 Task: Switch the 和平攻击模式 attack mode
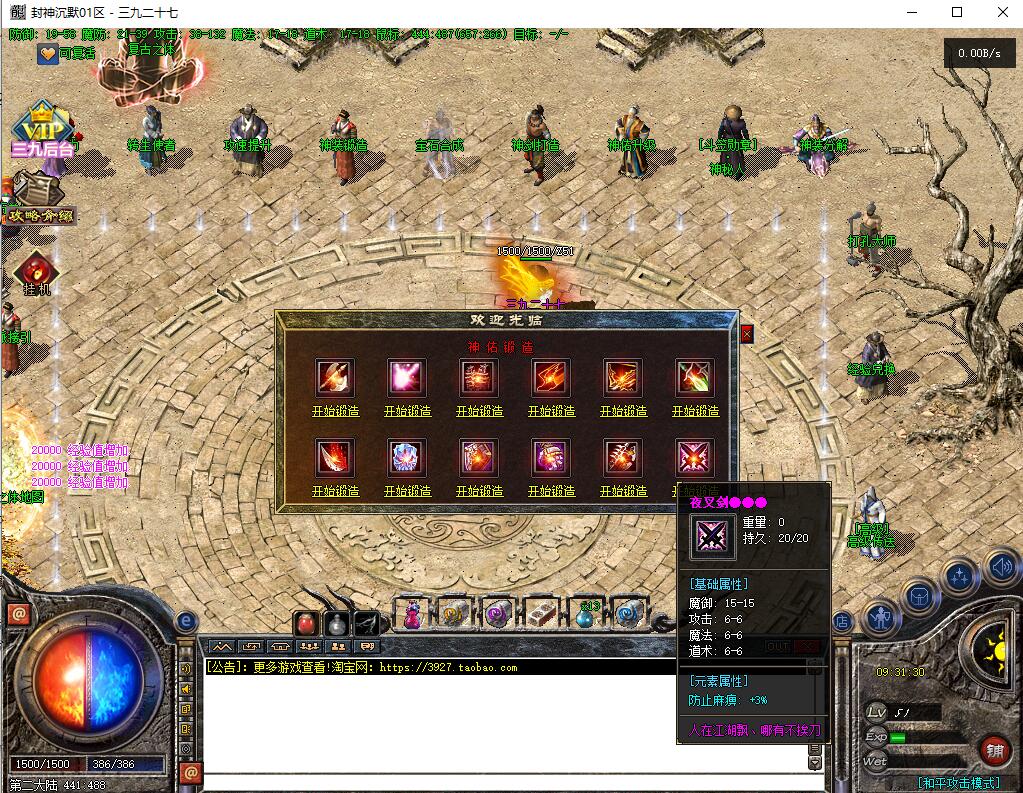point(958,783)
